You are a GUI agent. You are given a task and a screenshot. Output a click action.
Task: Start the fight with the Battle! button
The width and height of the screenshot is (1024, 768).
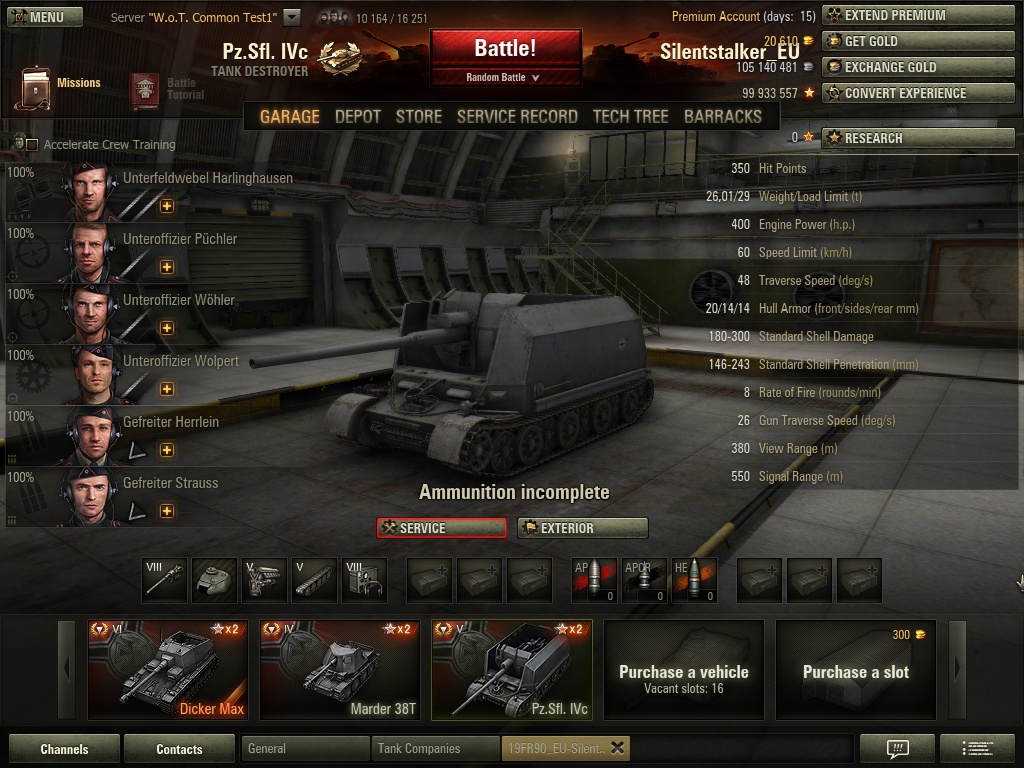(505, 49)
